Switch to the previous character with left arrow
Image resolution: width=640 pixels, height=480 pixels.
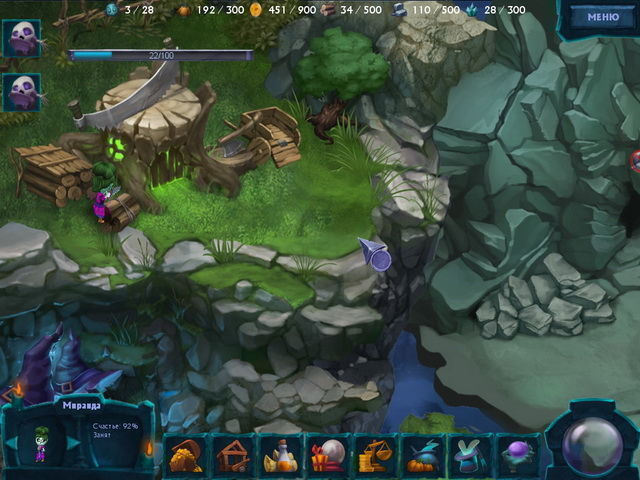[12, 443]
